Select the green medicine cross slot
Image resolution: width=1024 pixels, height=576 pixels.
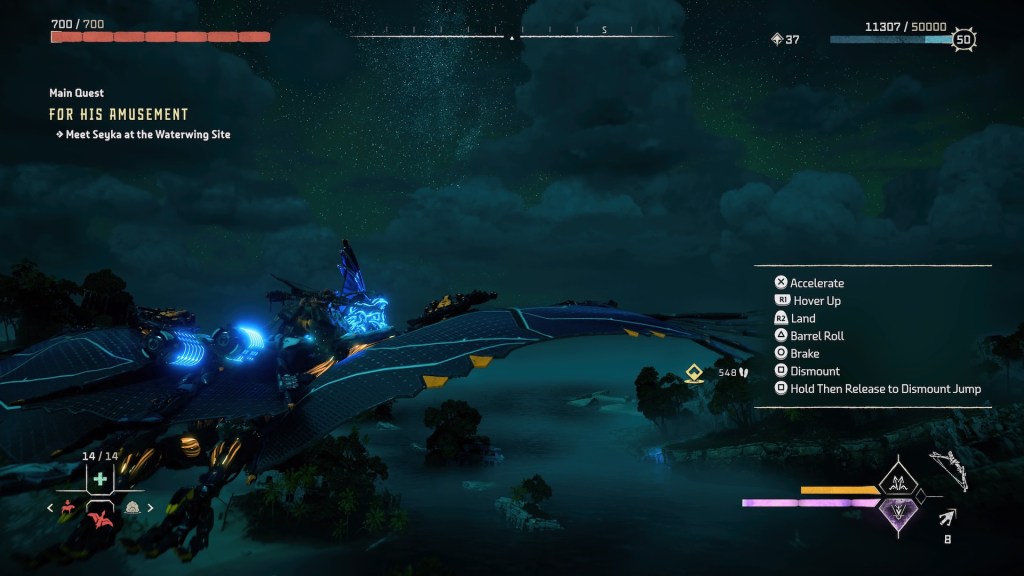pyautogui.click(x=100, y=479)
